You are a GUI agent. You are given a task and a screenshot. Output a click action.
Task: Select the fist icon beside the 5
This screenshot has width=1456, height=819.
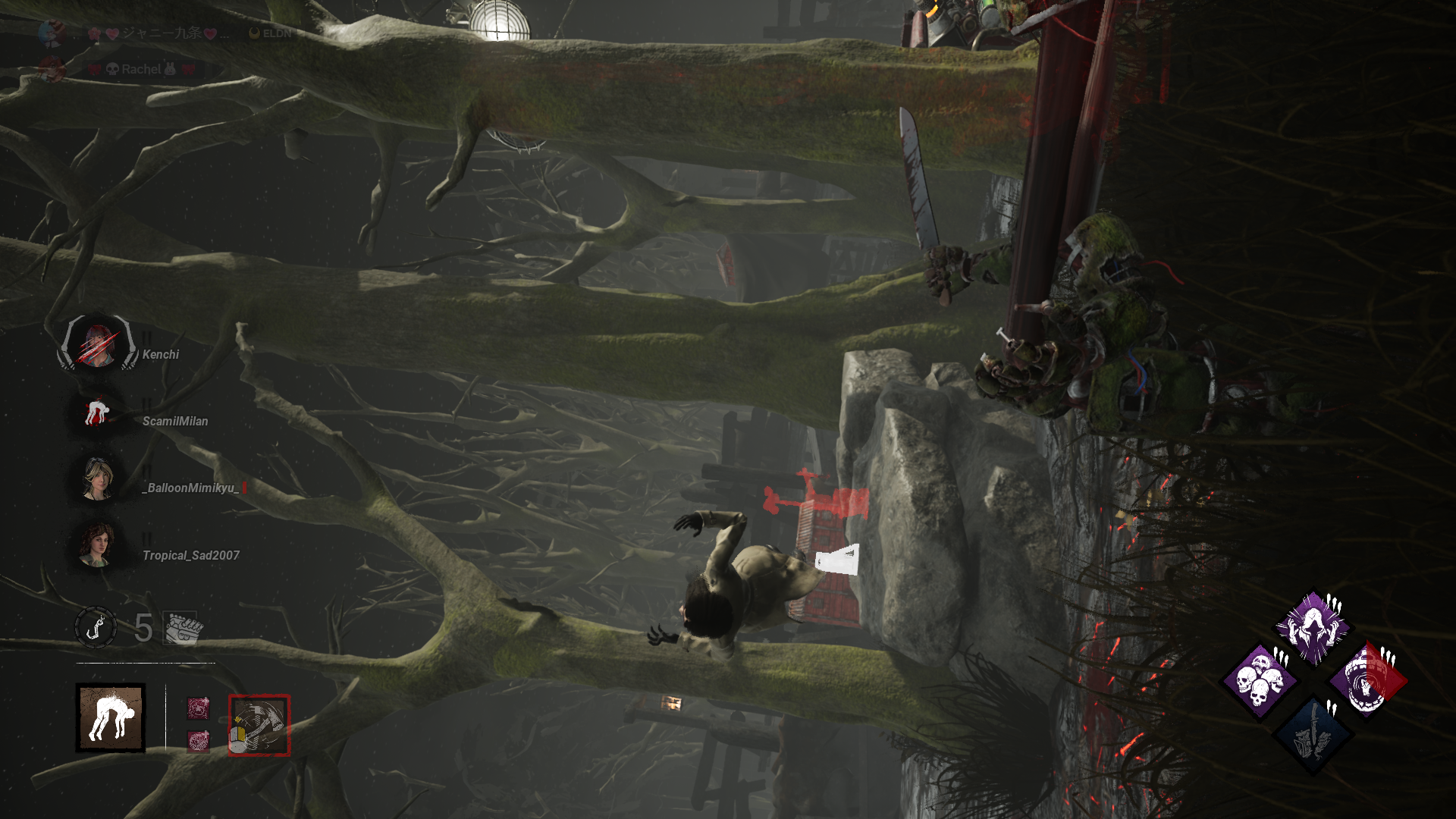point(182,628)
